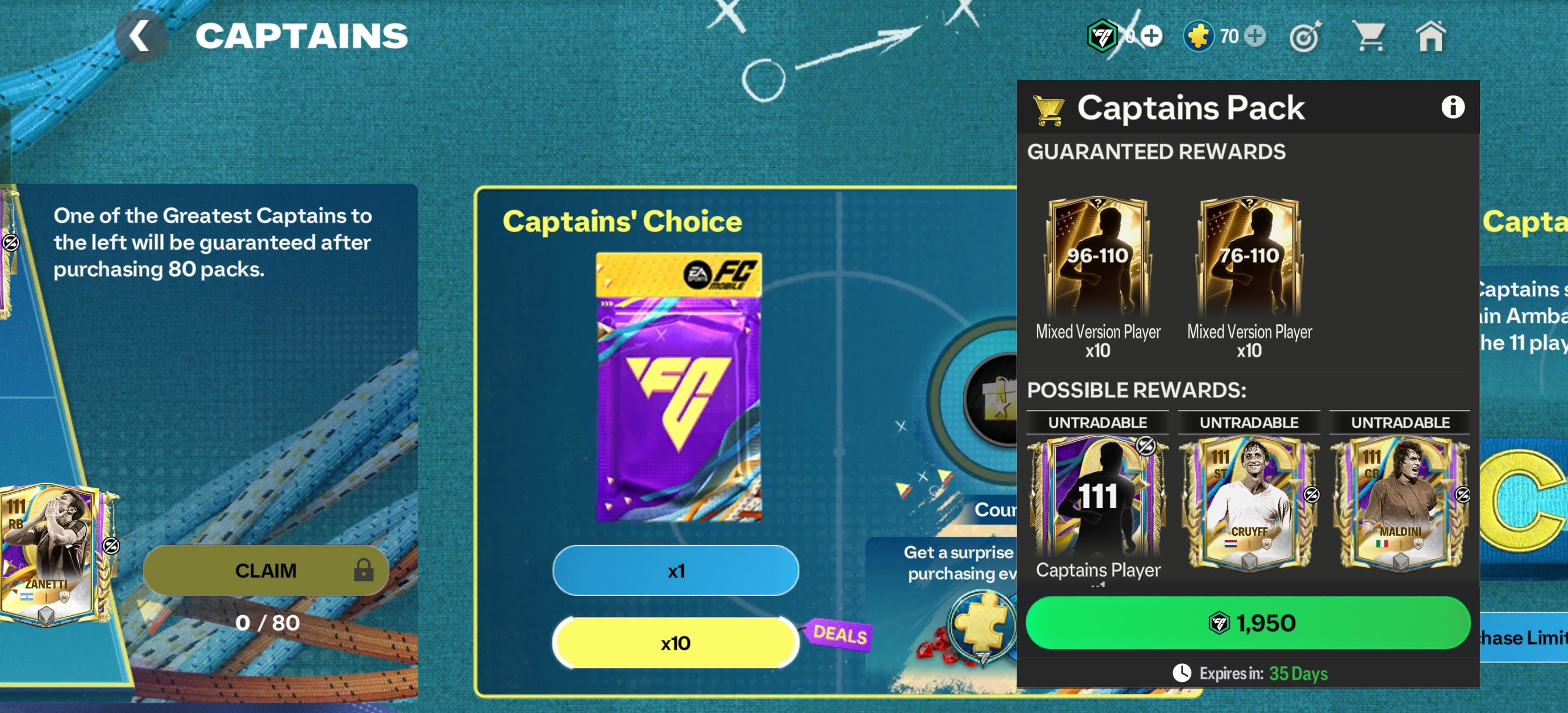Open the shopping cart store icon
The height and width of the screenshot is (713, 1568).
click(x=1369, y=37)
